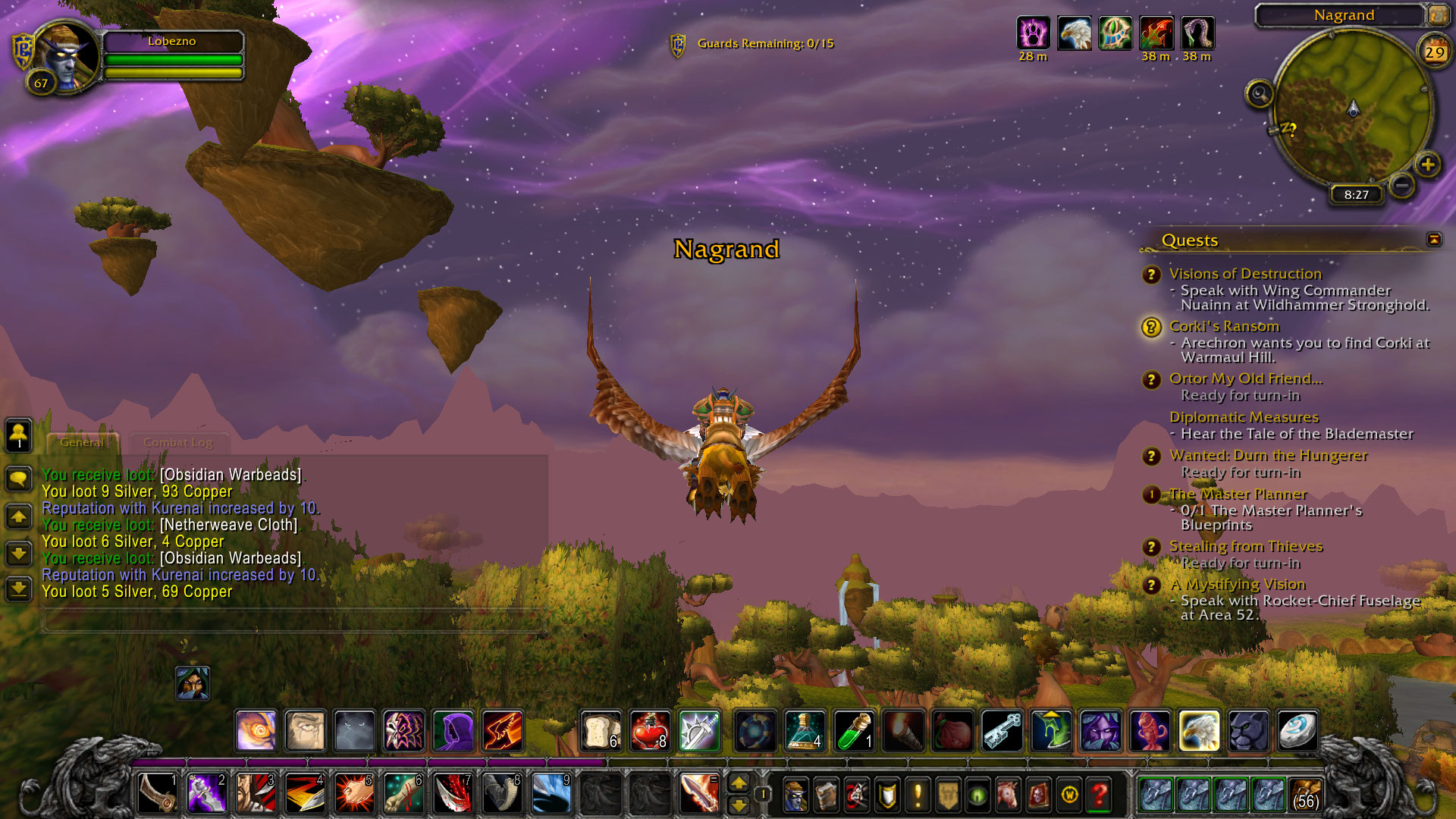Go to the next action bar page
This screenshot has height=819, width=1456.
click(x=739, y=805)
